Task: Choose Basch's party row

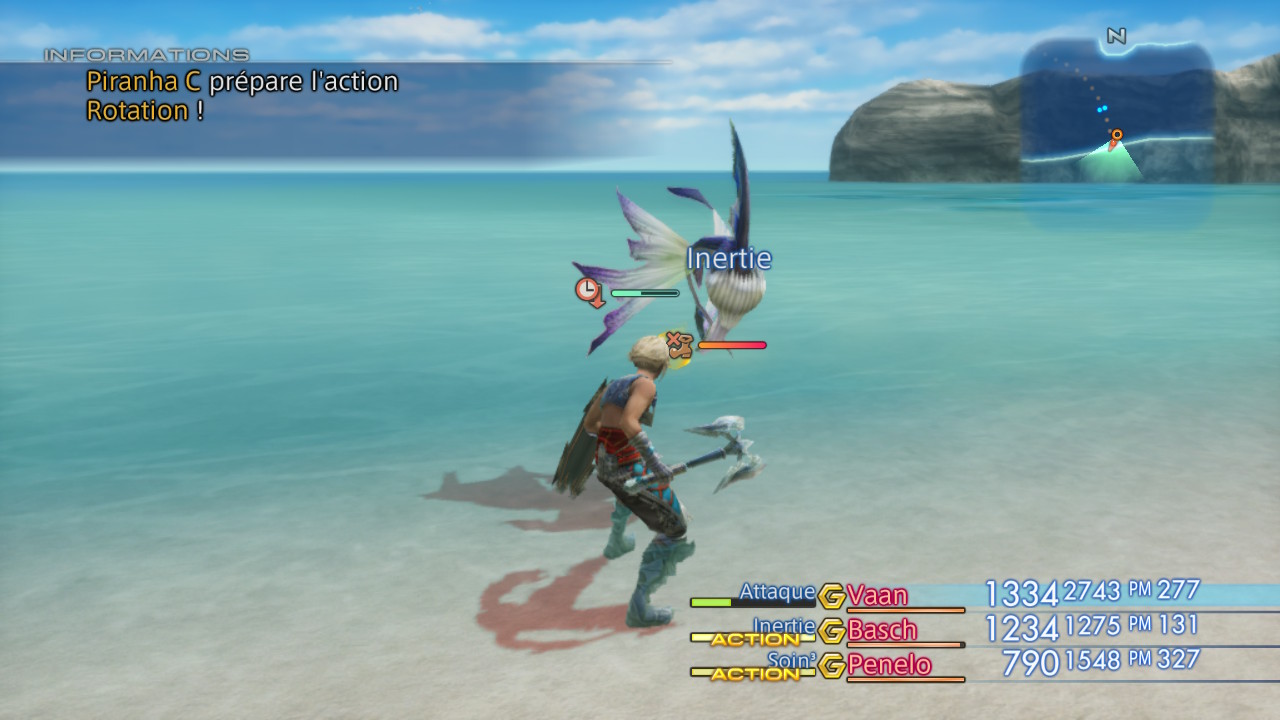Action: (881, 631)
